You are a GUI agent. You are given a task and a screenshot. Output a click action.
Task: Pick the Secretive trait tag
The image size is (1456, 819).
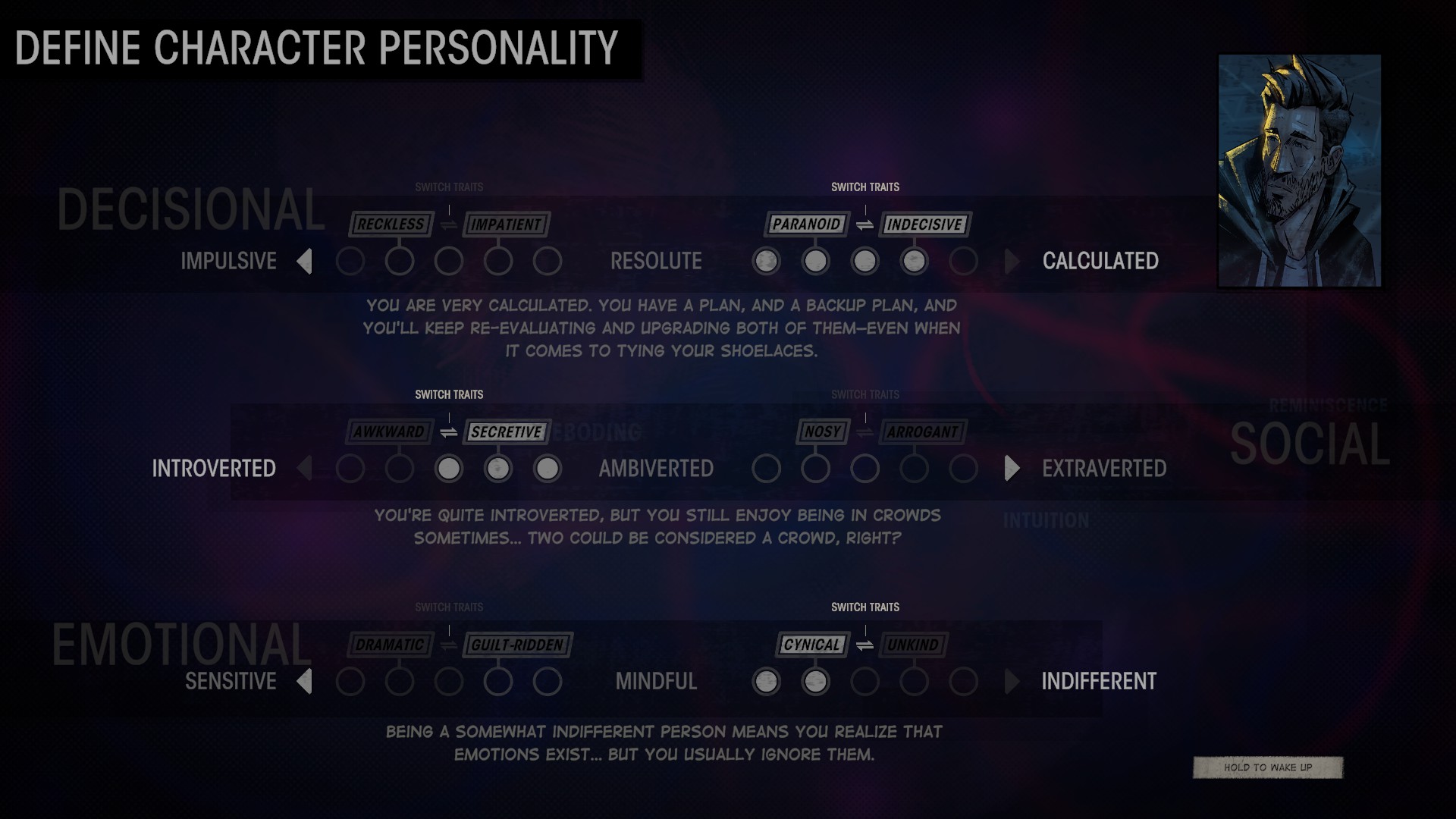pos(506,432)
